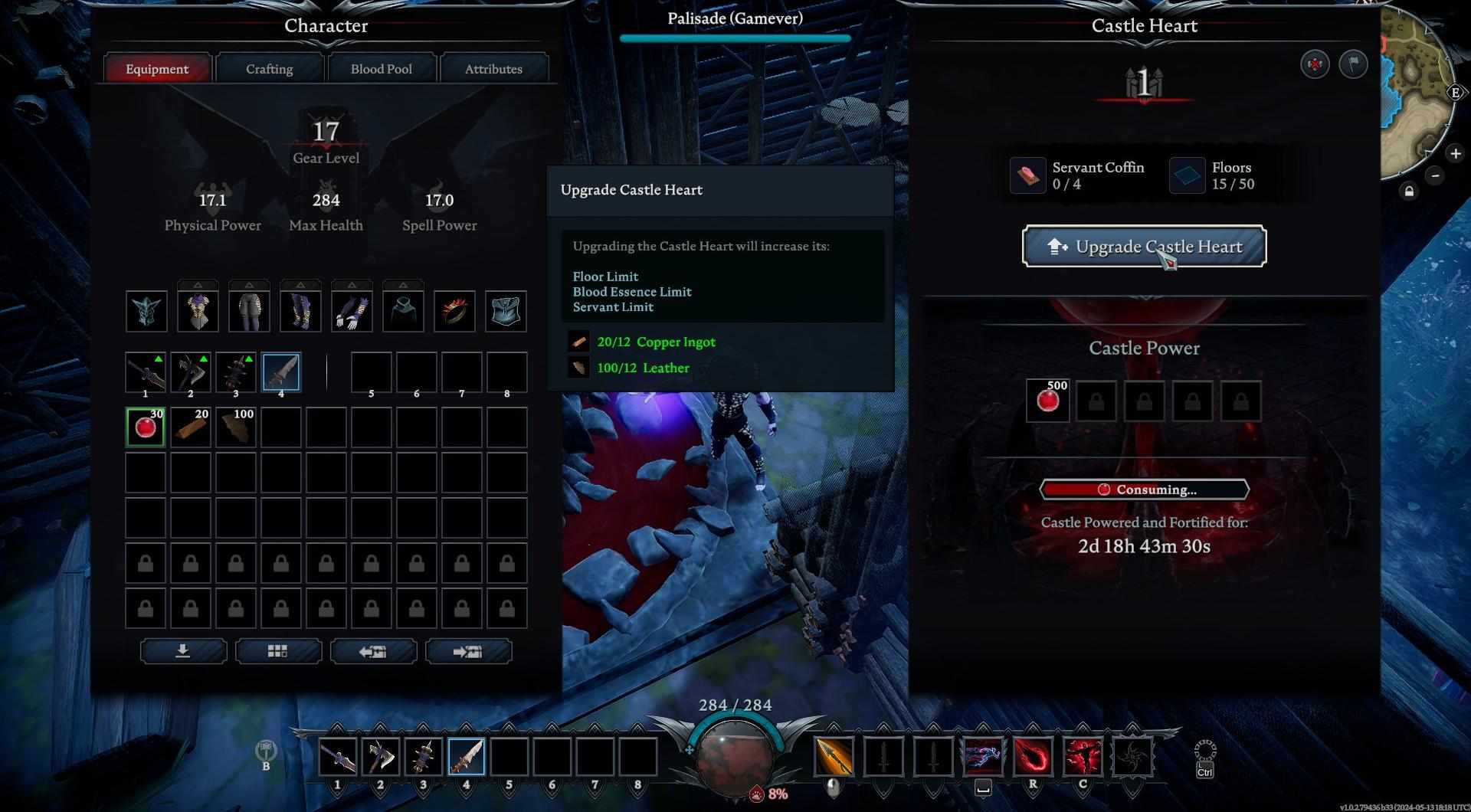The width and height of the screenshot is (1471, 812).
Task: Choose the highlighted sword in weapon slot 4
Action: click(281, 372)
